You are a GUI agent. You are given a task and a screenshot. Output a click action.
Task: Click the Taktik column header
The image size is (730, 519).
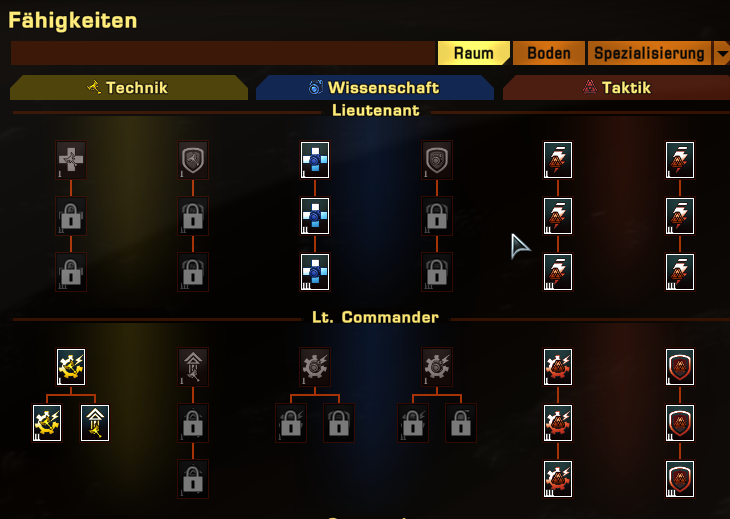[x=616, y=88]
